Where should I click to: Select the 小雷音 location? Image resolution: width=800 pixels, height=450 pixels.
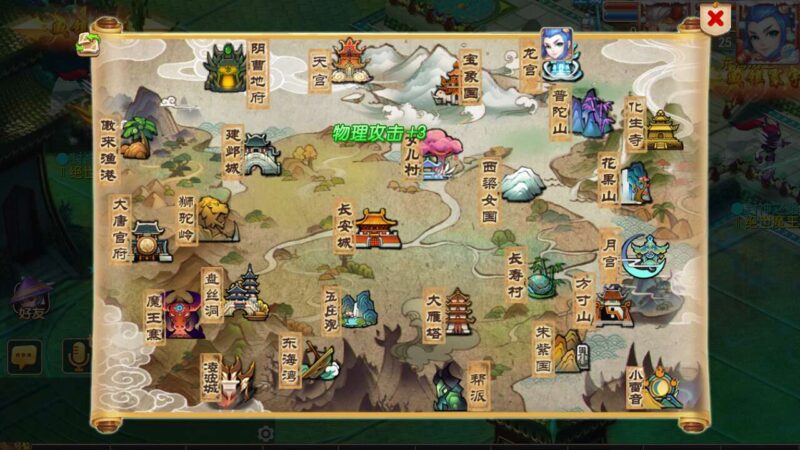click(661, 385)
